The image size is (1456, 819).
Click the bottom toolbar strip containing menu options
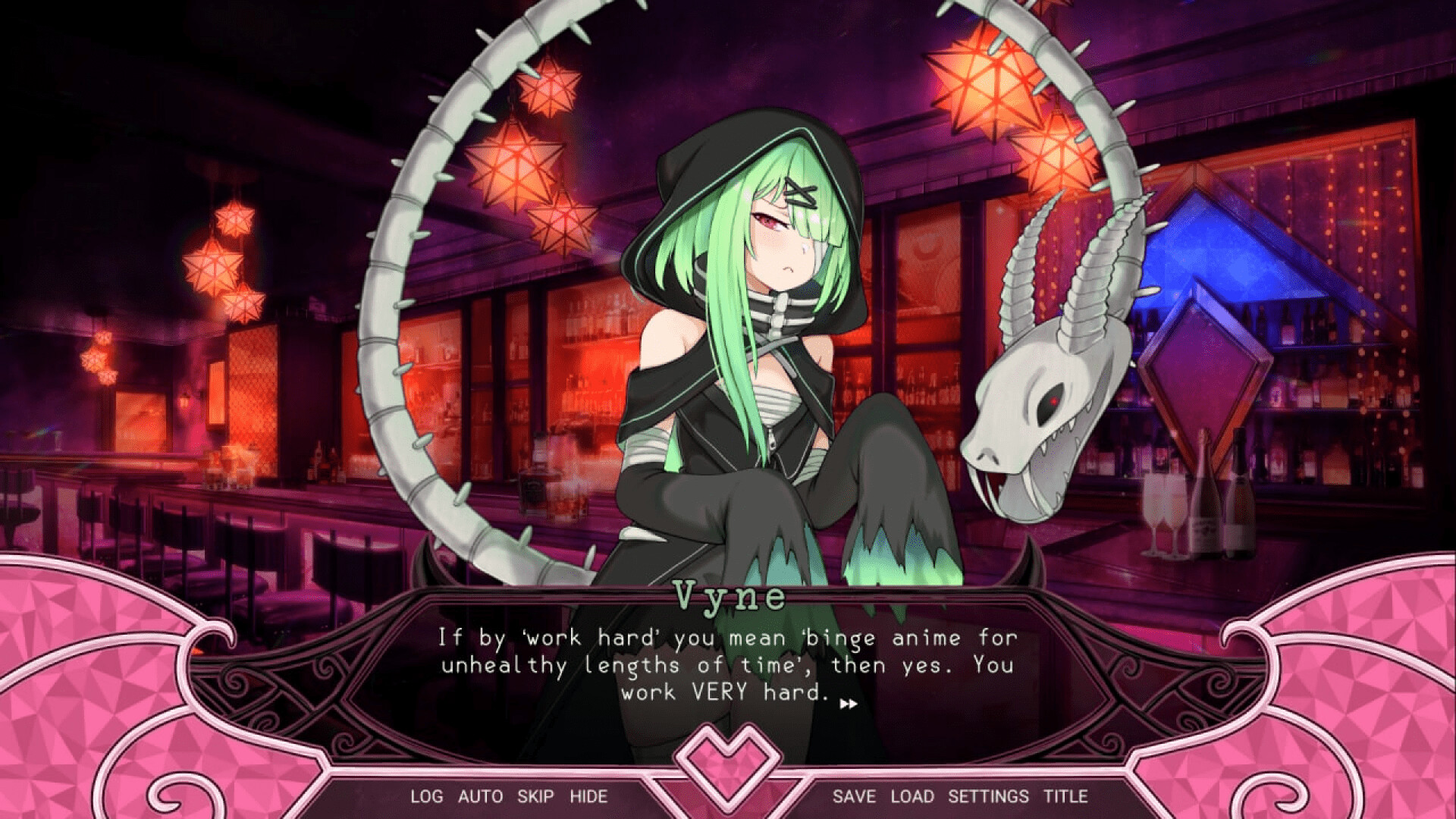(x=728, y=797)
